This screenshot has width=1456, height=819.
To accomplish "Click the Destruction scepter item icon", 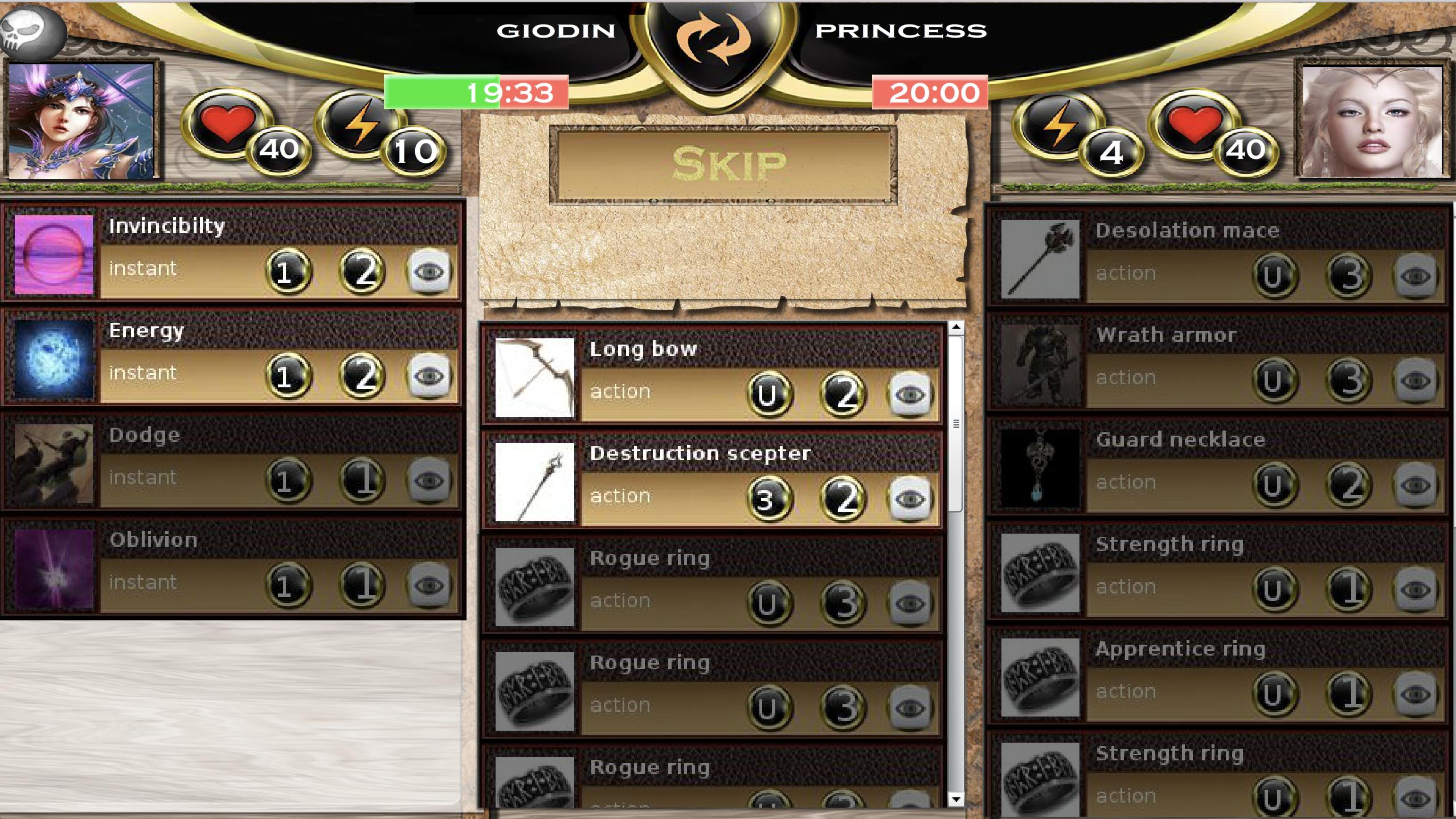I will pos(534,483).
